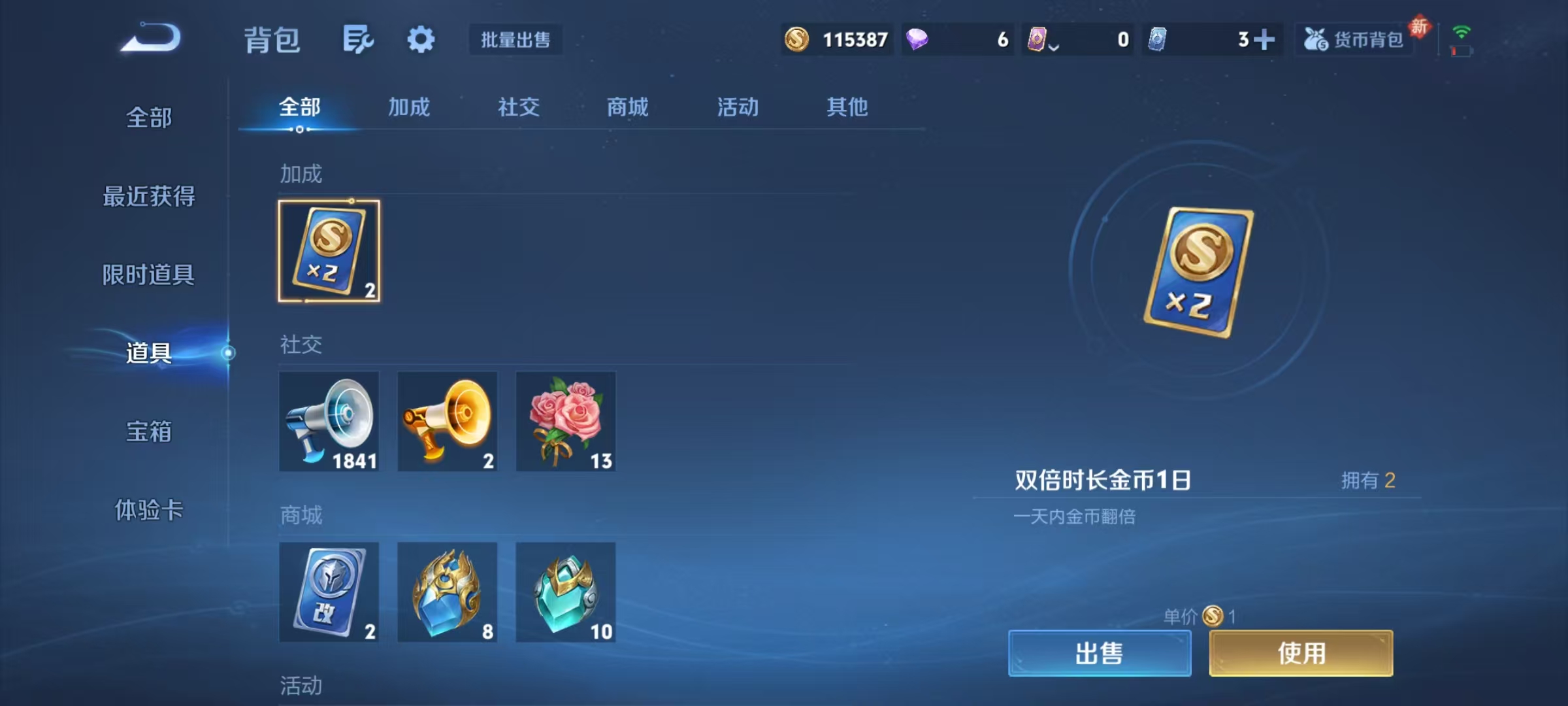Click the gold coin currency icon
The width and height of the screenshot is (1568, 706).
[x=796, y=40]
